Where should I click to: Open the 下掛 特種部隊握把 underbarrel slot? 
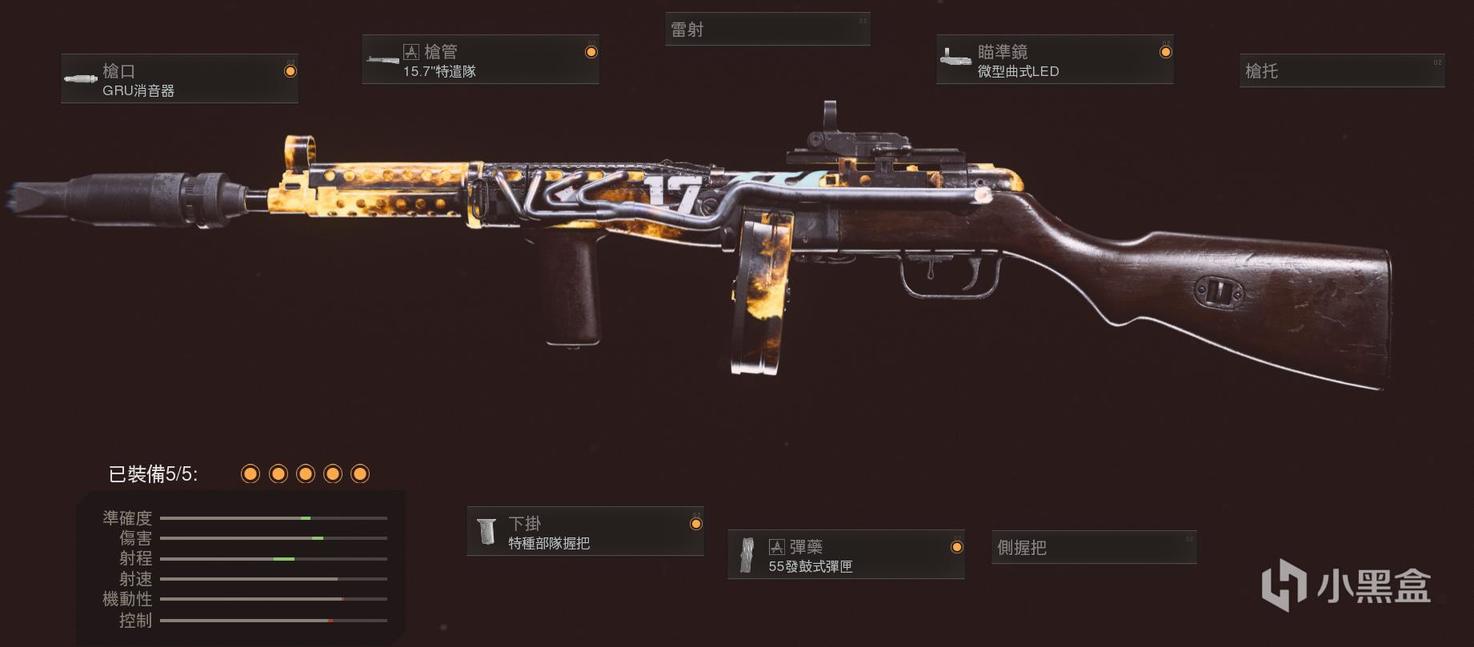585,532
